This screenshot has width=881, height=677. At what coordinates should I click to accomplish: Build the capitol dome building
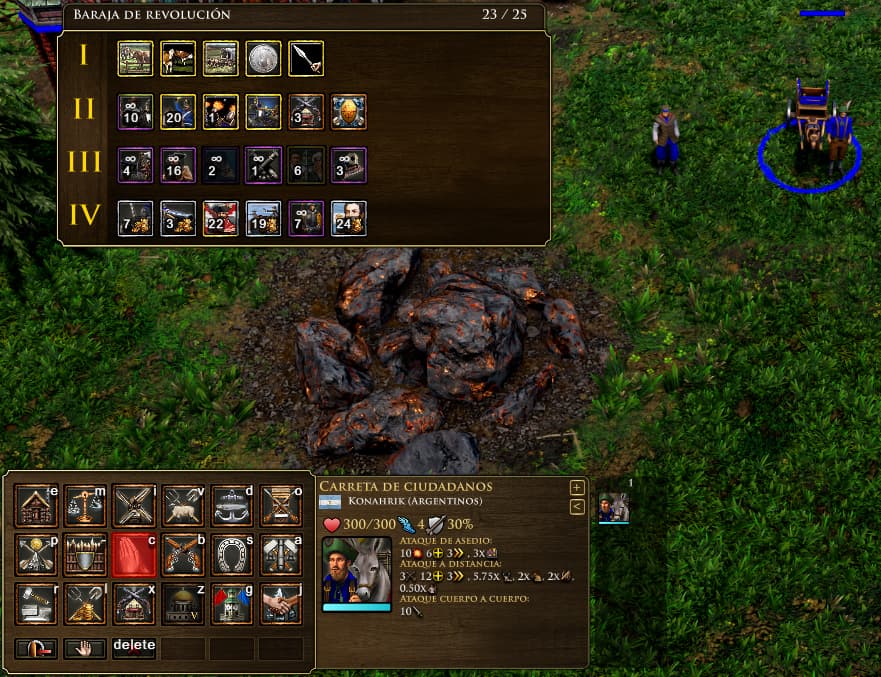click(183, 603)
